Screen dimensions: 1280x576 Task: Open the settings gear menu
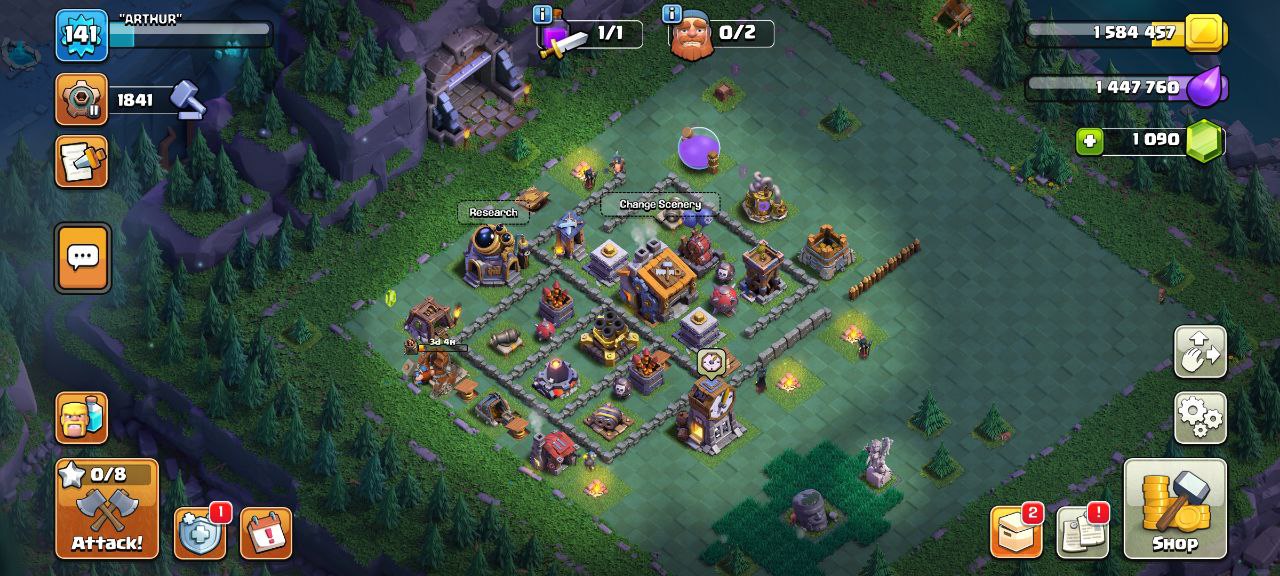tap(1200, 417)
